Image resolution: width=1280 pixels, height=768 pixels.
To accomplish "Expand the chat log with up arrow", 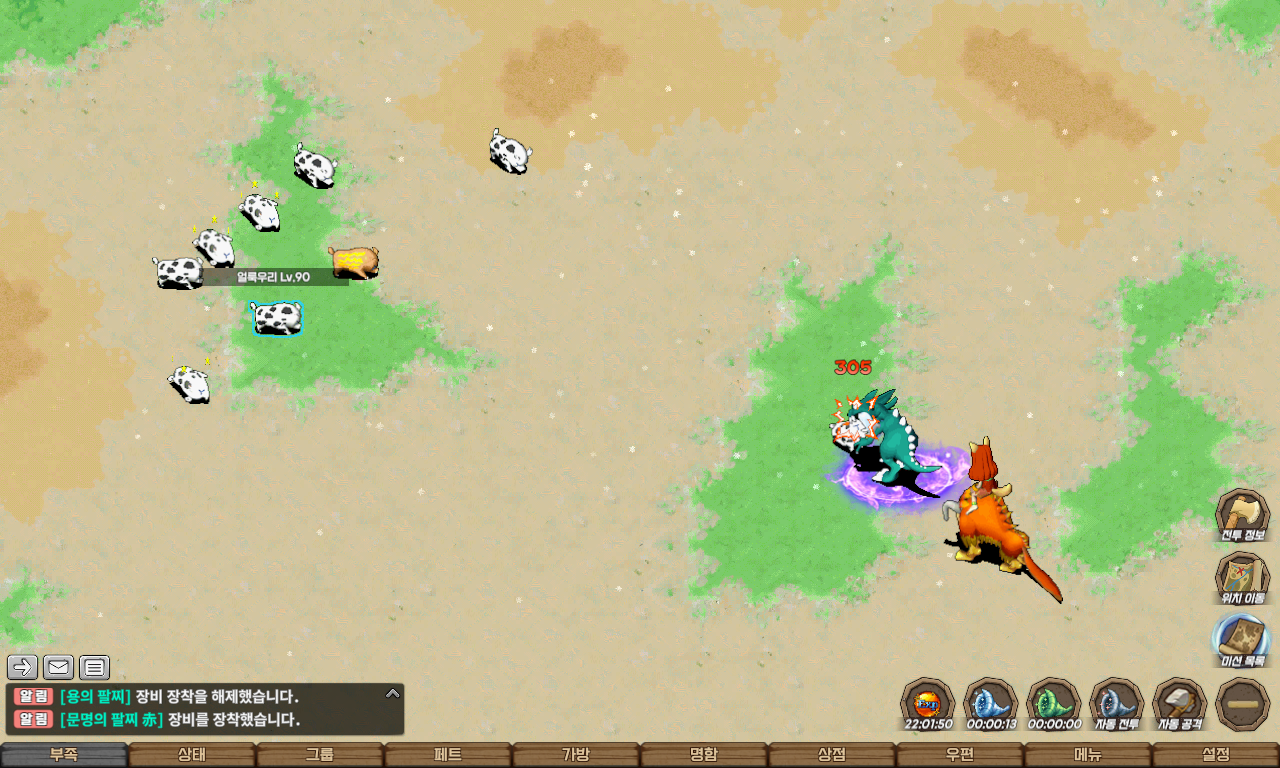I will [393, 693].
